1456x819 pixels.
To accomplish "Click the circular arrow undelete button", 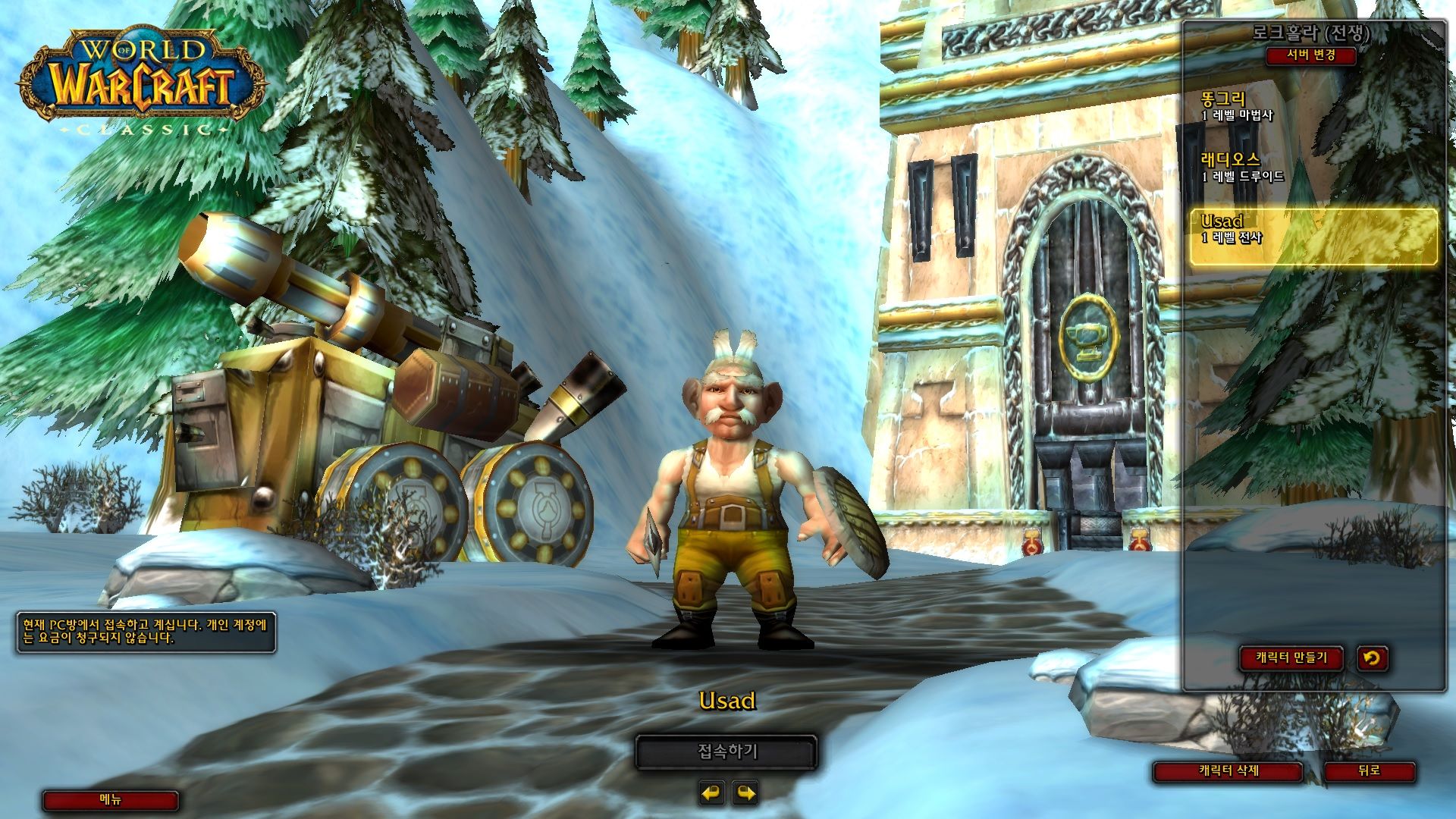I will 1371,657.
